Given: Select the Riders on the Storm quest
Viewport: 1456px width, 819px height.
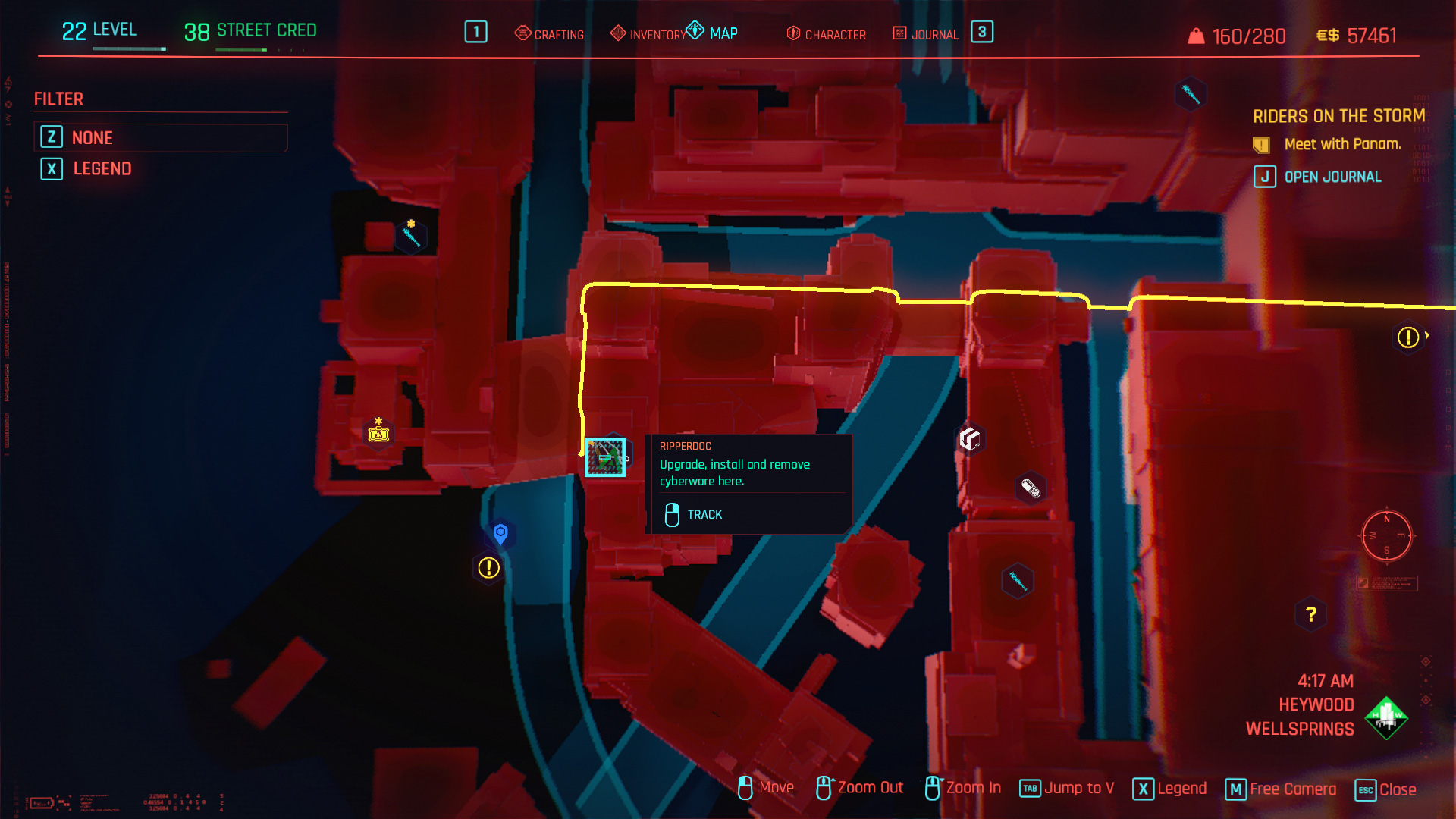Looking at the screenshot, I should (x=1338, y=116).
